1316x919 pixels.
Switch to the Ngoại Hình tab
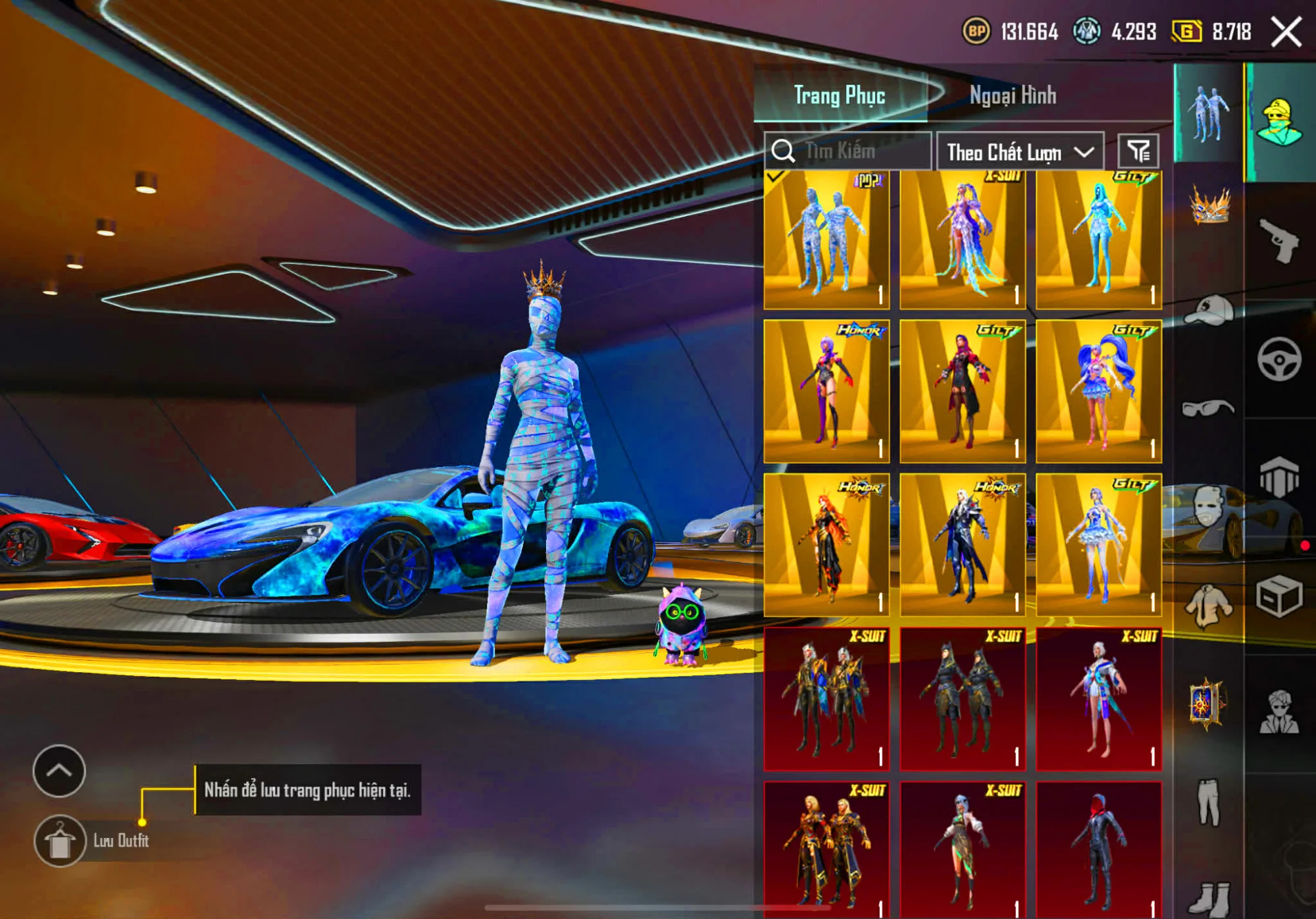(1013, 95)
